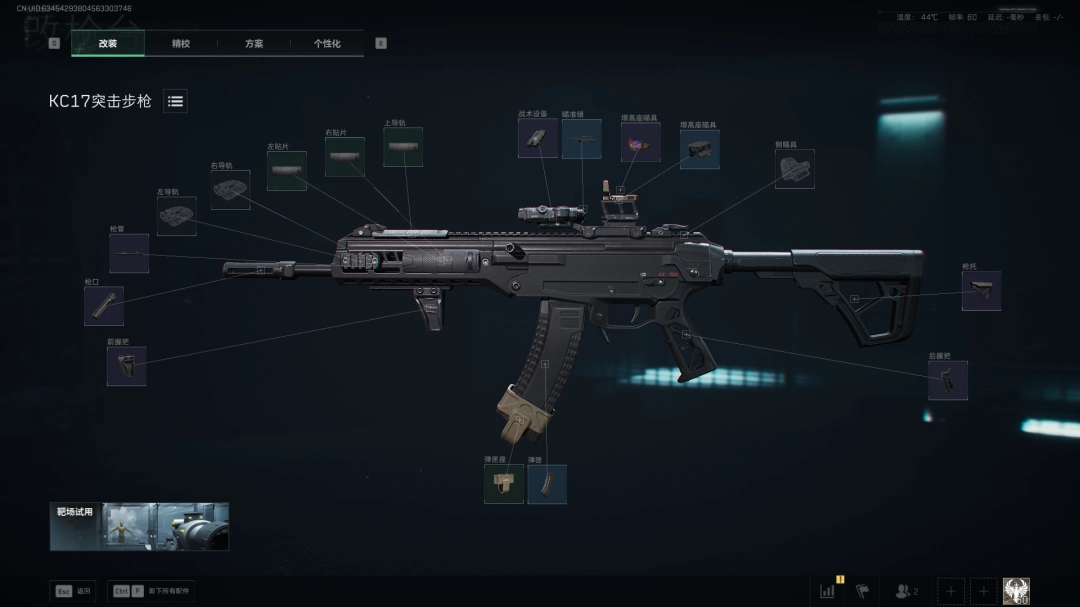Open the list menu beside KC17突击步枪

click(x=175, y=101)
